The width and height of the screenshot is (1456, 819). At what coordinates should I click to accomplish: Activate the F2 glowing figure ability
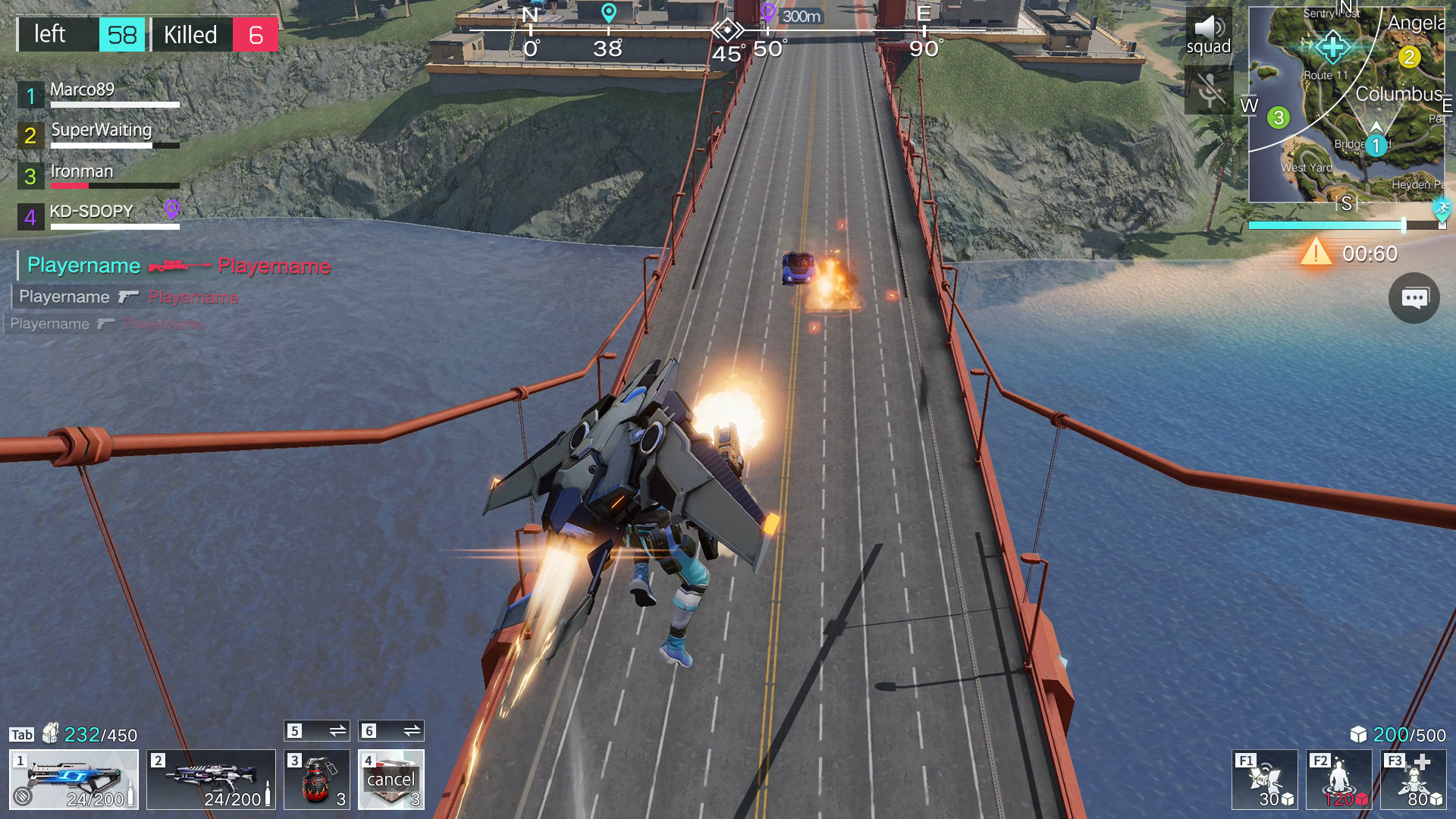coord(1338,780)
